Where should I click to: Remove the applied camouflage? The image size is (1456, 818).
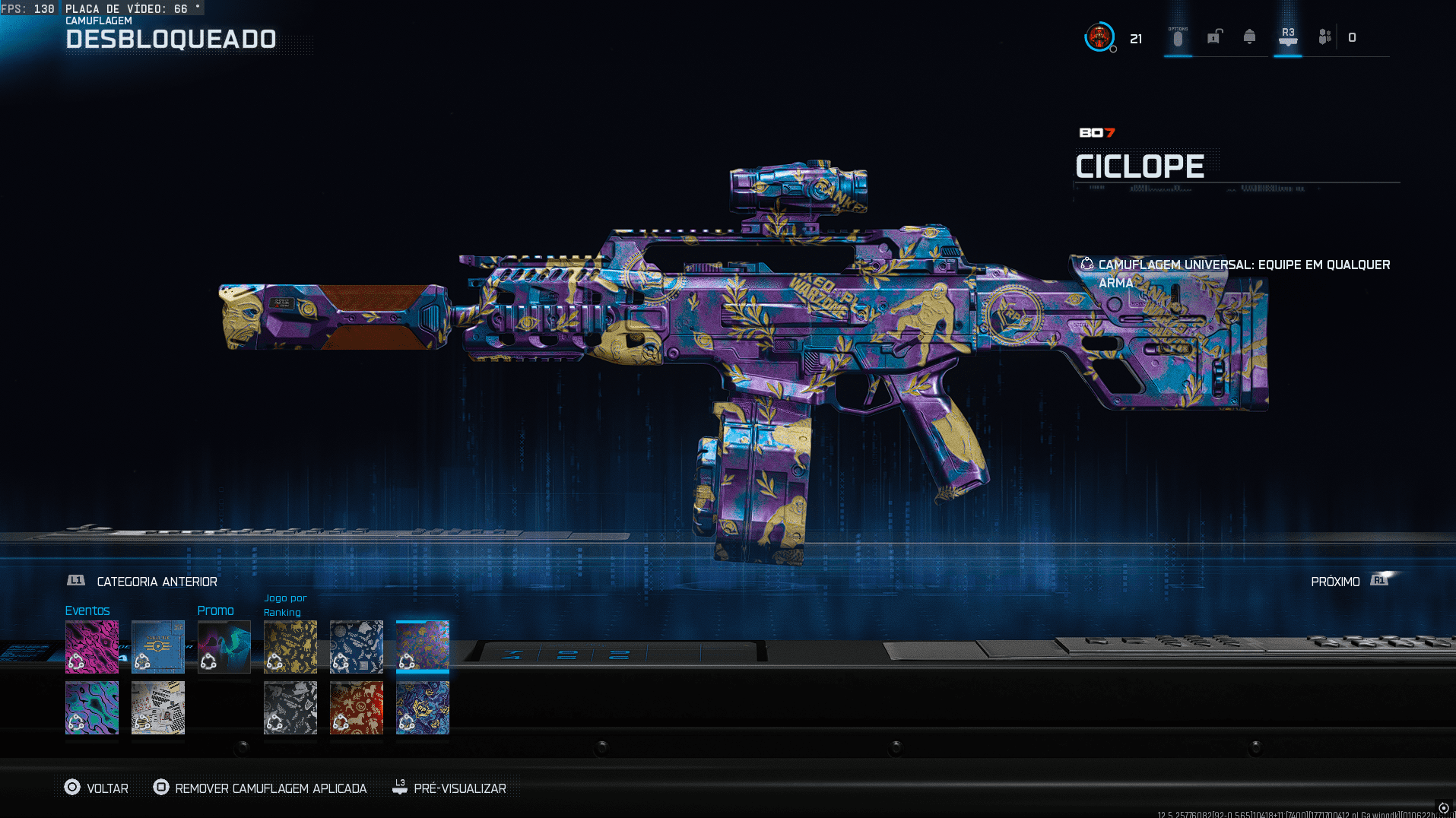click(x=260, y=788)
